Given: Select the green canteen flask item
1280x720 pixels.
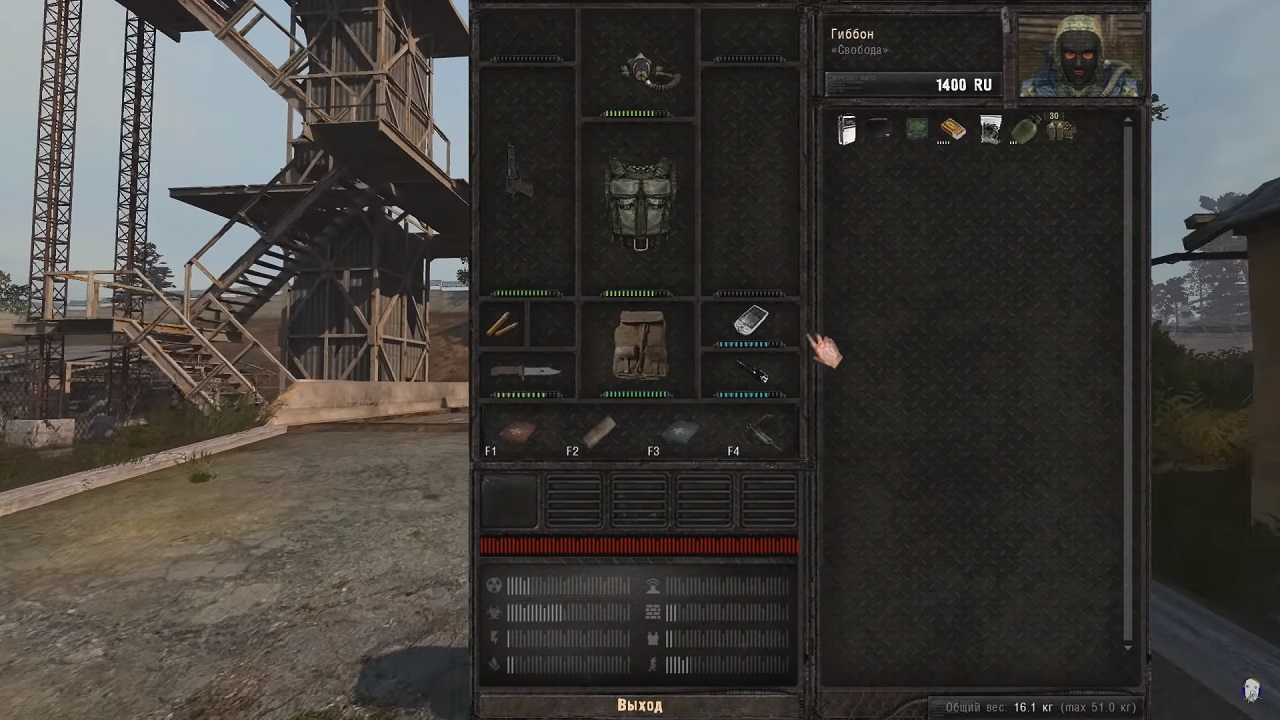Looking at the screenshot, I should (1024, 130).
